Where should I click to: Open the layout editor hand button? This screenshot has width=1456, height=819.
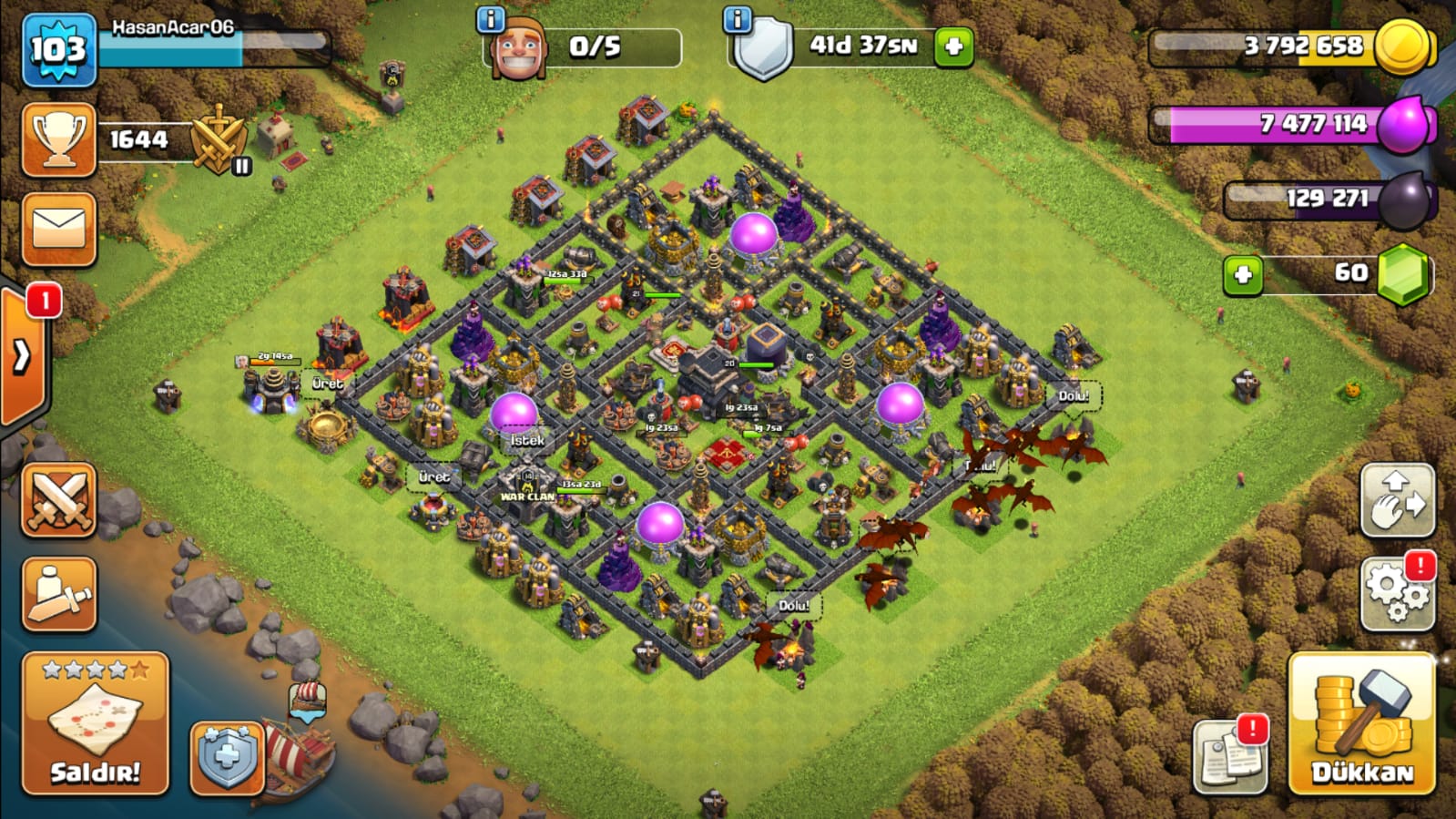point(1397,500)
